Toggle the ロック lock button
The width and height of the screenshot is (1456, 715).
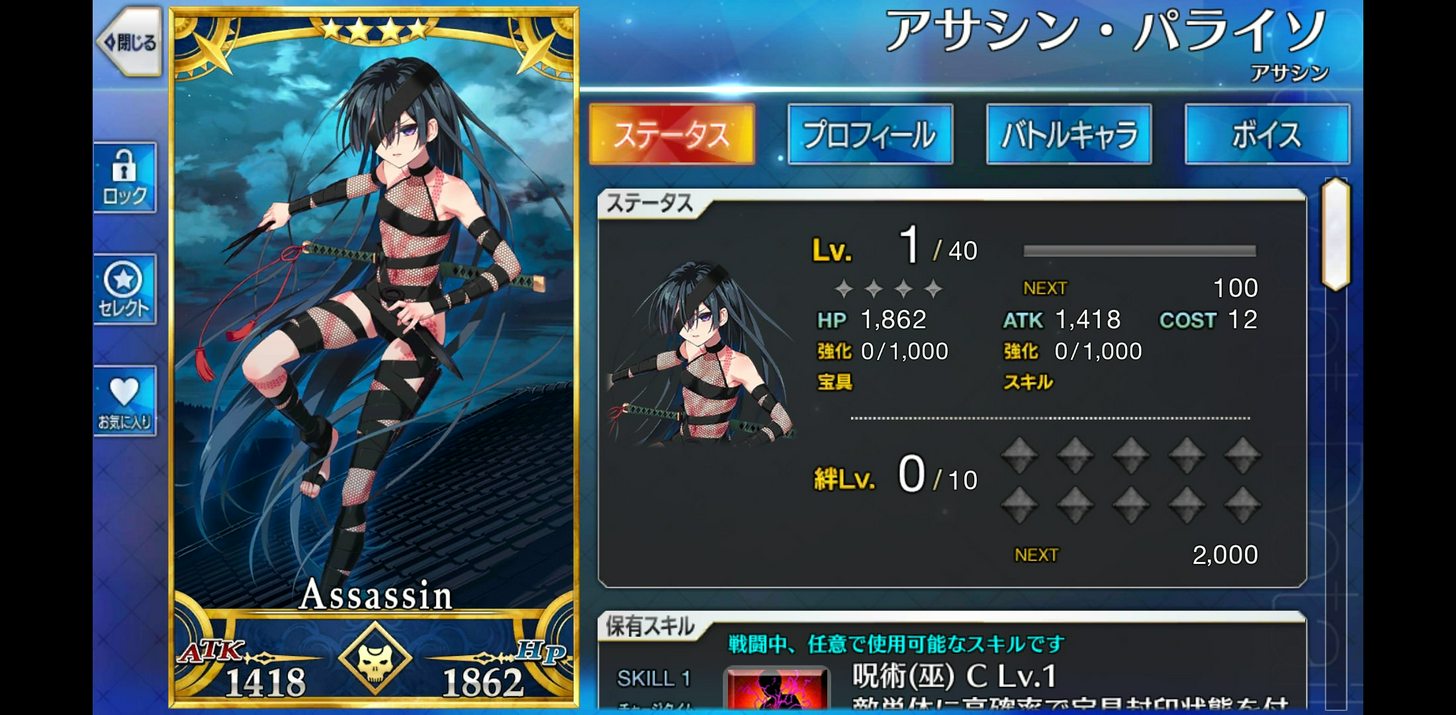[125, 177]
